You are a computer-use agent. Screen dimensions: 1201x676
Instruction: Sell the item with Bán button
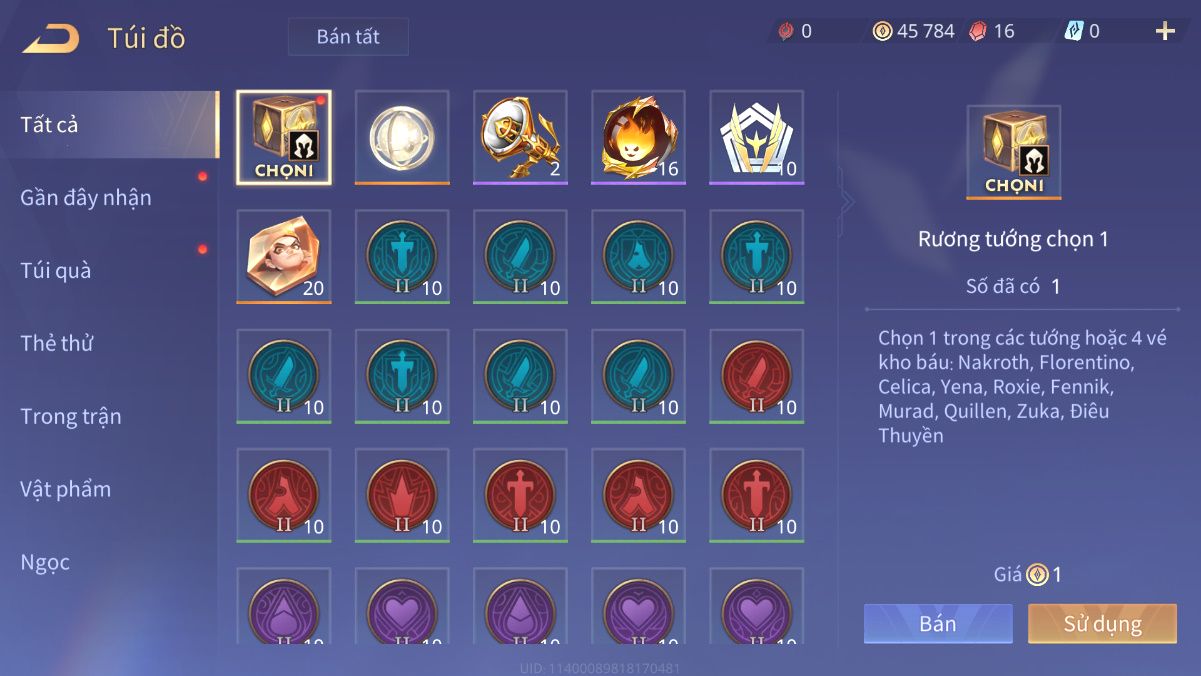coord(938,624)
